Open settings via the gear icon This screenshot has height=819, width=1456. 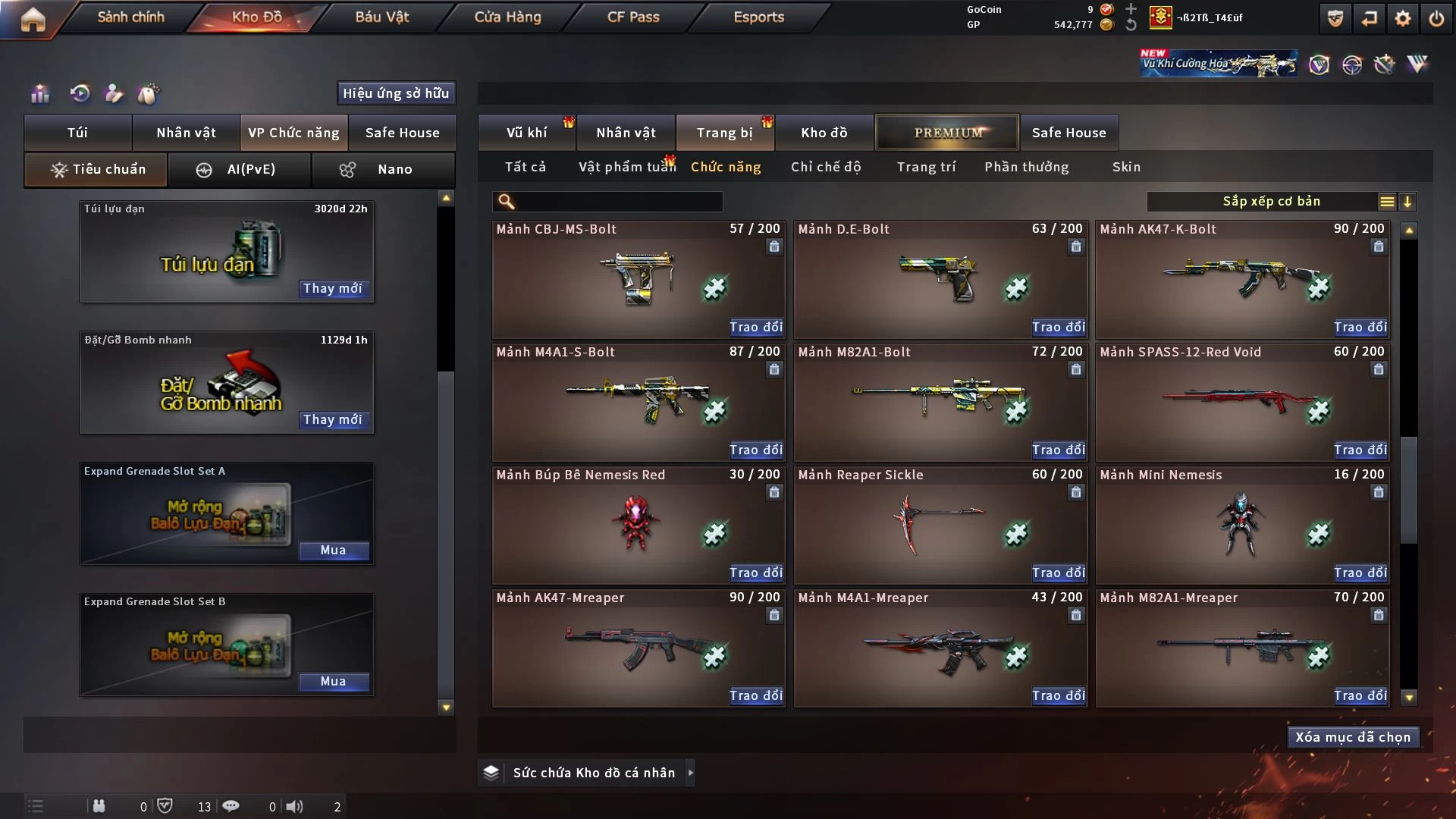coord(1402,18)
